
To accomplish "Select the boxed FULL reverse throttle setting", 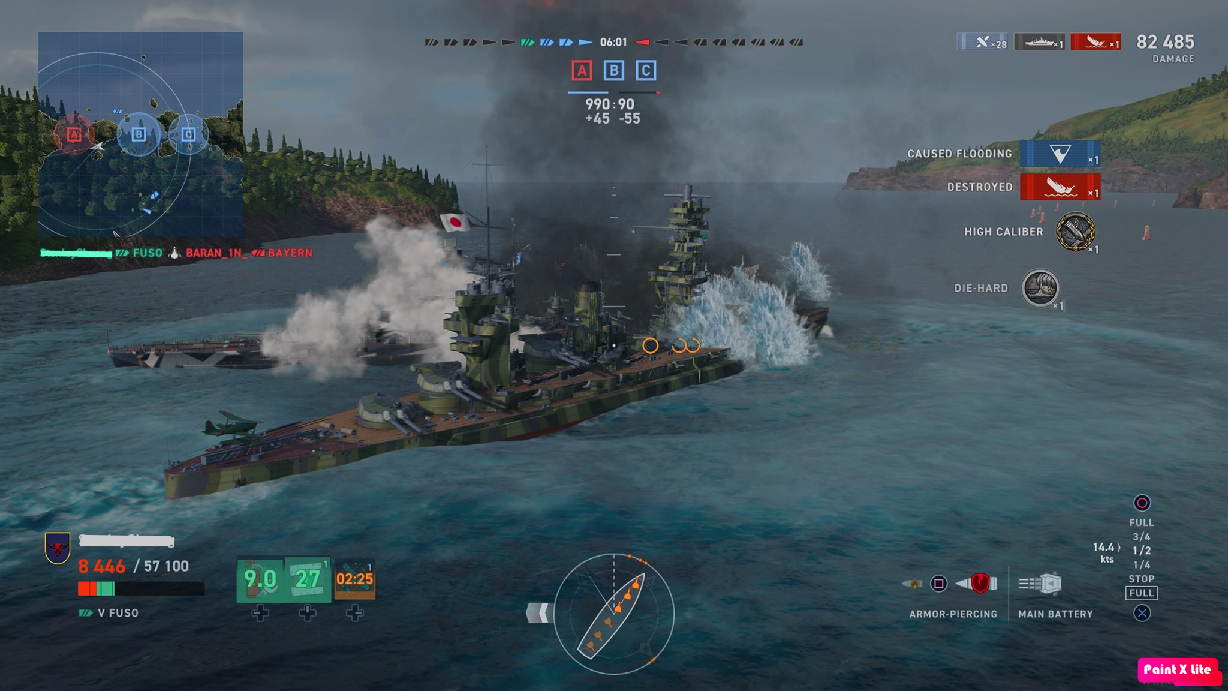I will [x=1141, y=593].
